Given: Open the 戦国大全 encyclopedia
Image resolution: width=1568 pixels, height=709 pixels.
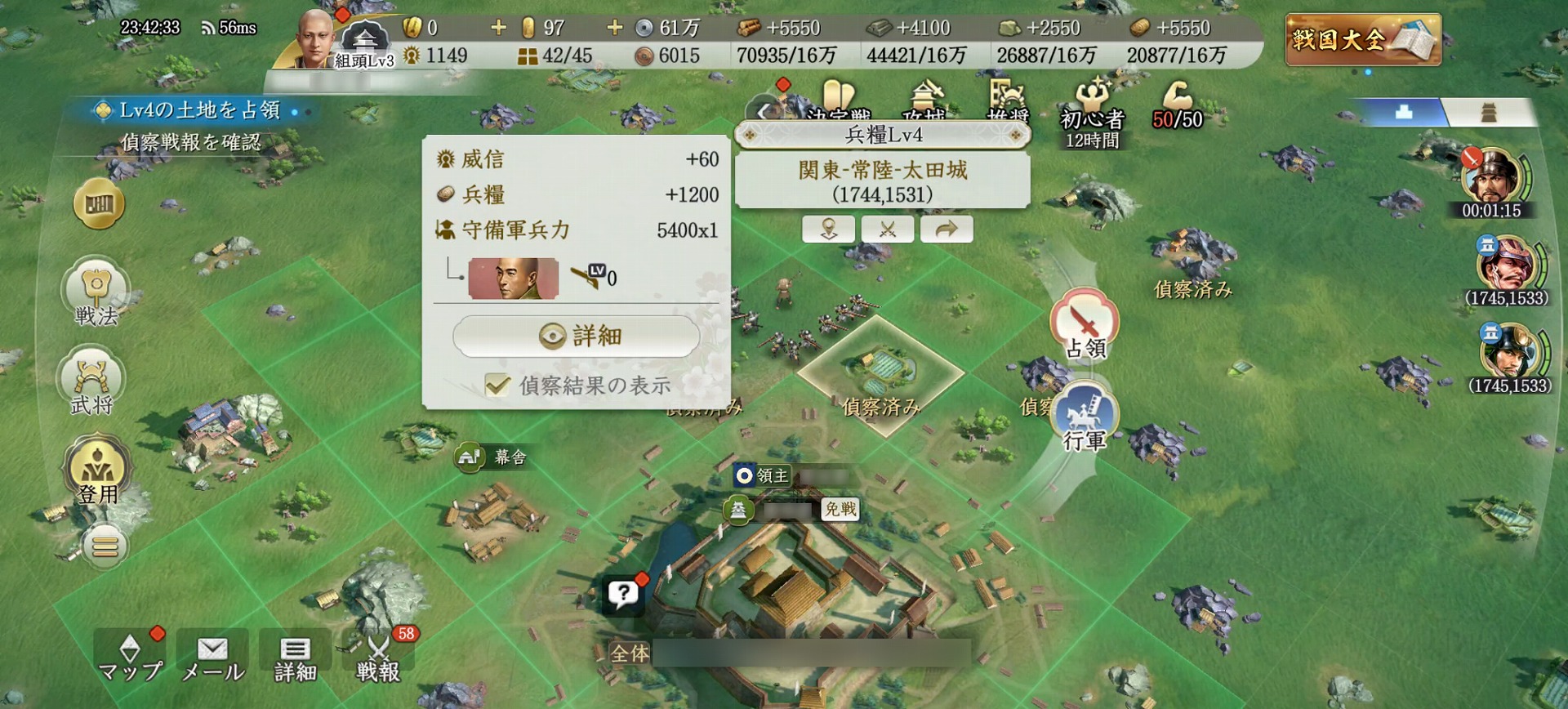Looking at the screenshot, I should pos(1362,39).
